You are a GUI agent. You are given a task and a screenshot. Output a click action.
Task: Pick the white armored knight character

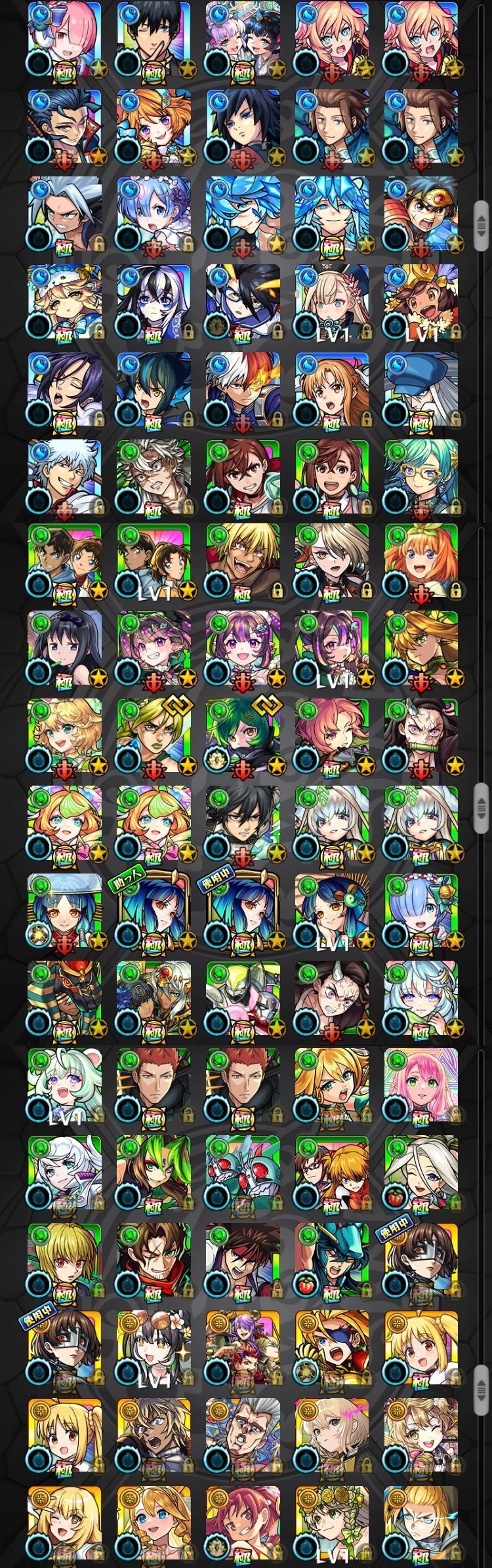(243, 998)
